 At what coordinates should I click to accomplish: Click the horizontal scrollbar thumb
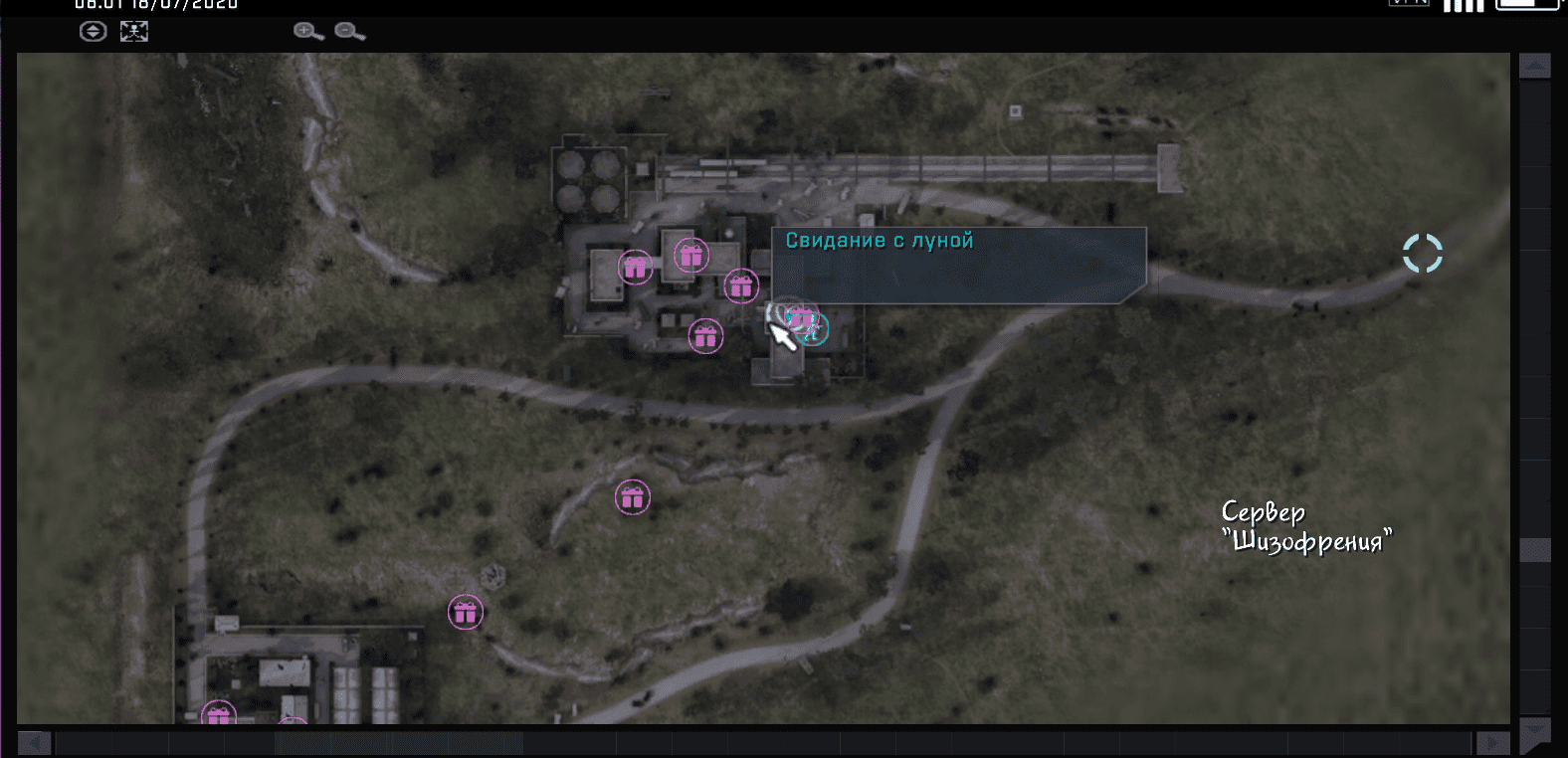(x=398, y=743)
